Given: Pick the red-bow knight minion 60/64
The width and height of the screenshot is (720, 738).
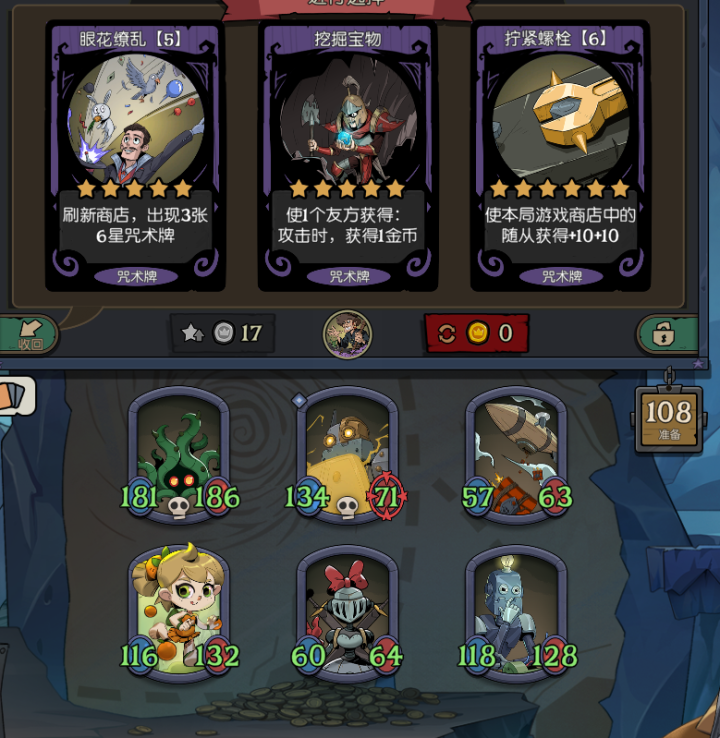Looking at the screenshot, I should [x=347, y=612].
